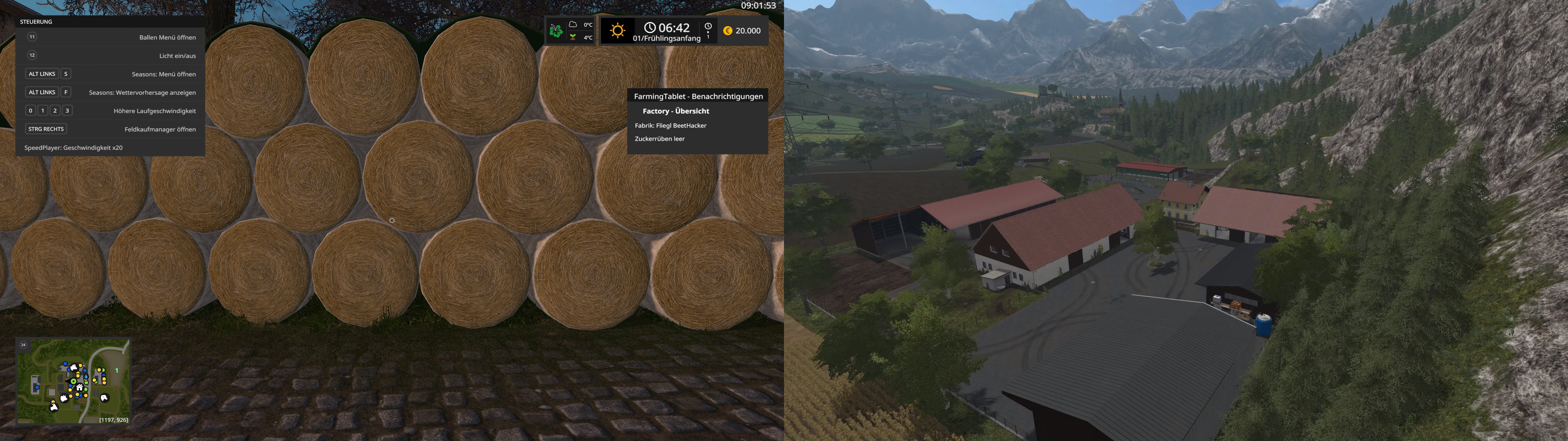This screenshot has height=441, width=1568.
Task: Select the house marker on the minimap
Action: tap(79, 388)
